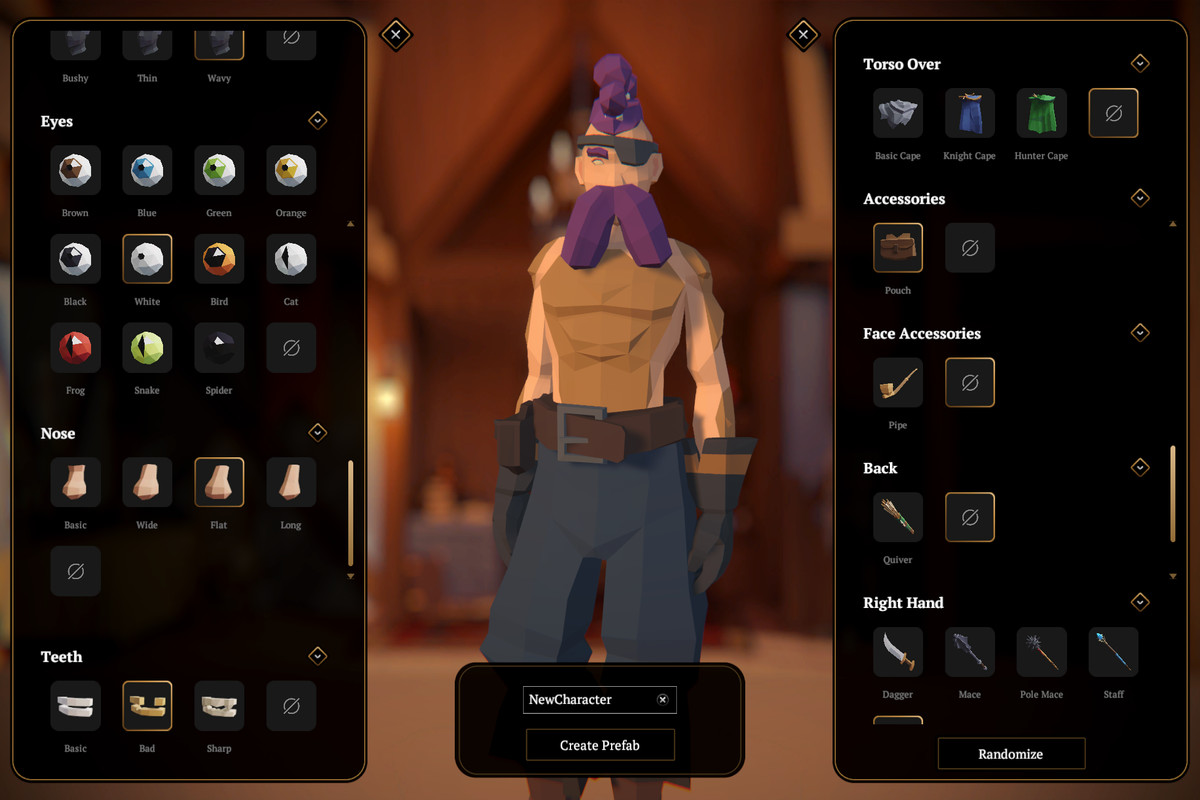Close the left customization panel
The width and height of the screenshot is (1200, 800).
pos(396,35)
